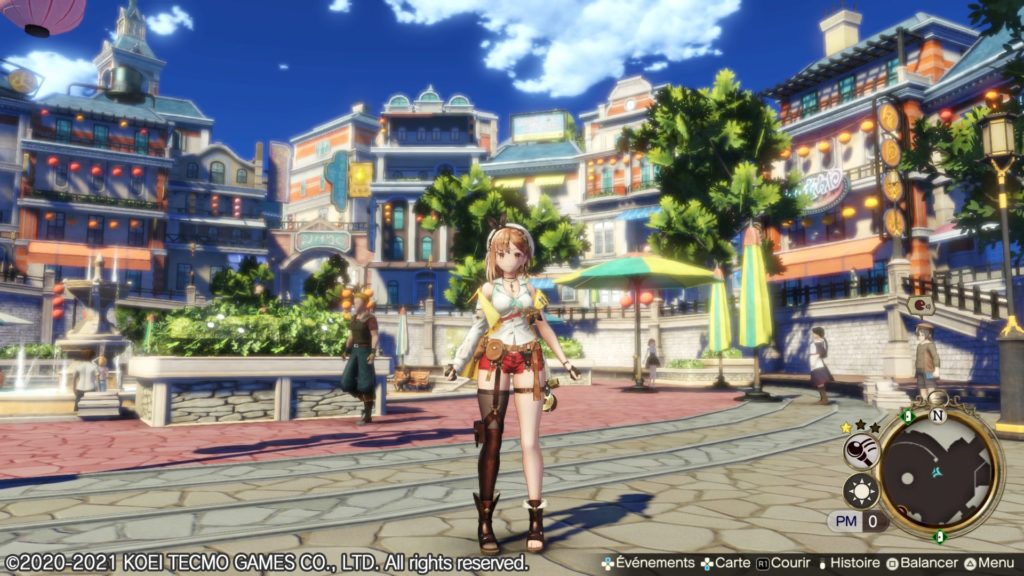Select the staff swing tool icon
The image size is (1024, 576).
(861, 451)
